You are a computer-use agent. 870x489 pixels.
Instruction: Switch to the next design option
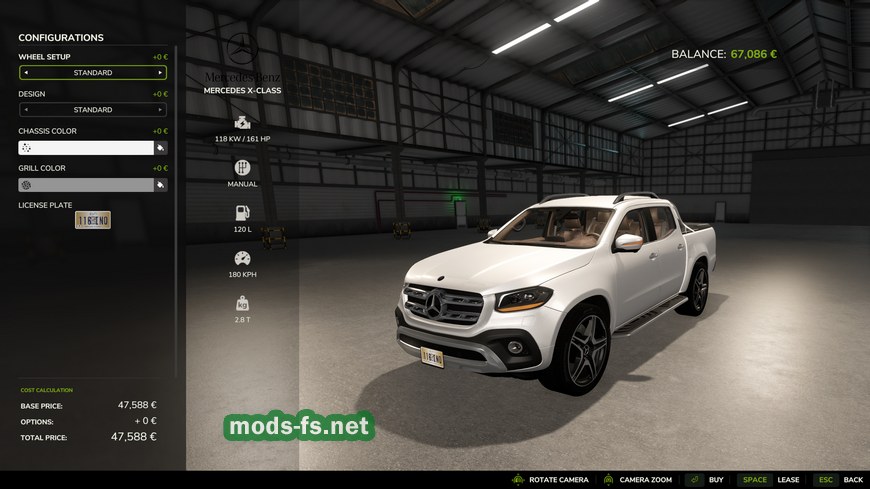160,110
